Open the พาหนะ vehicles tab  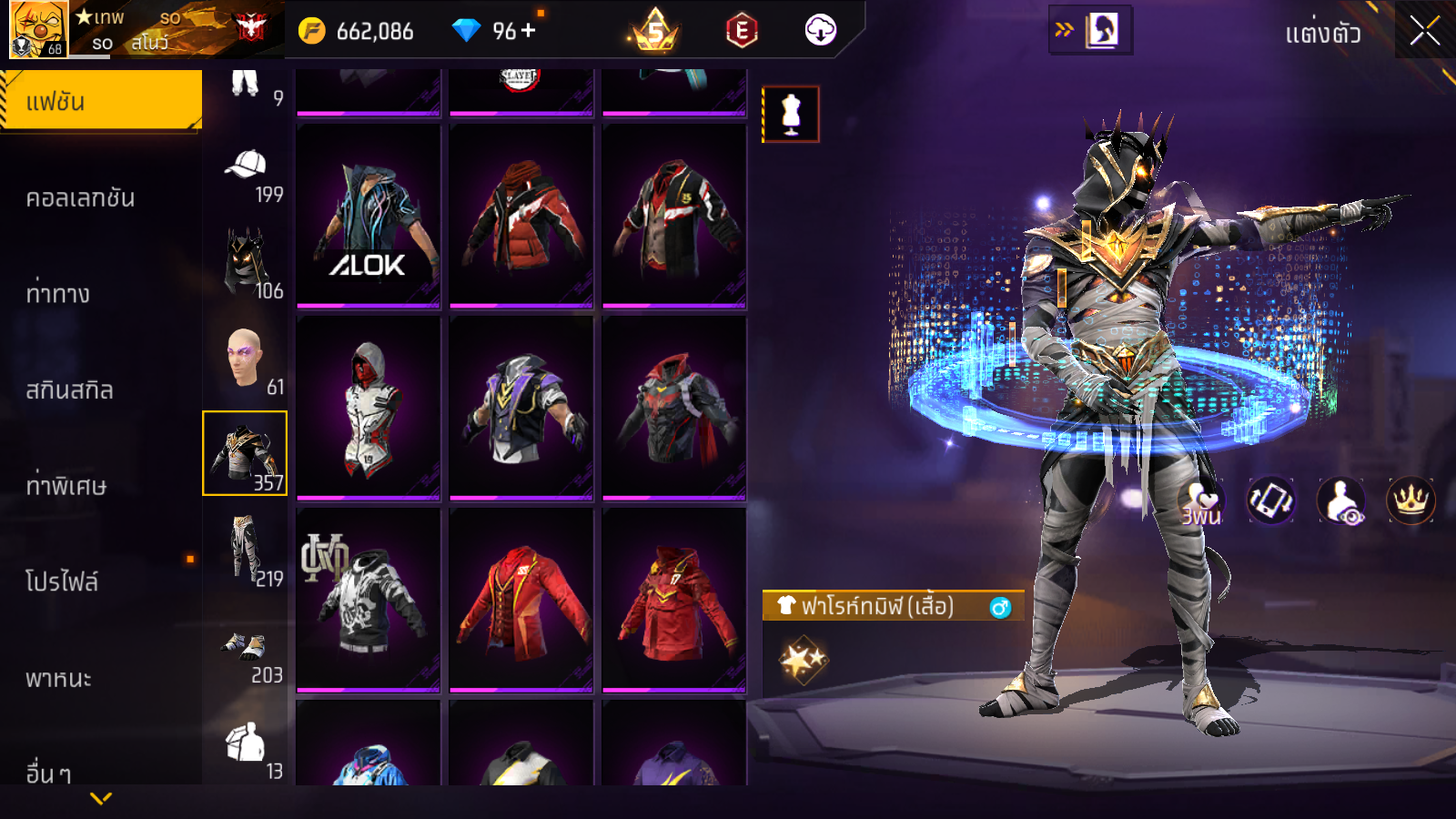tap(59, 679)
